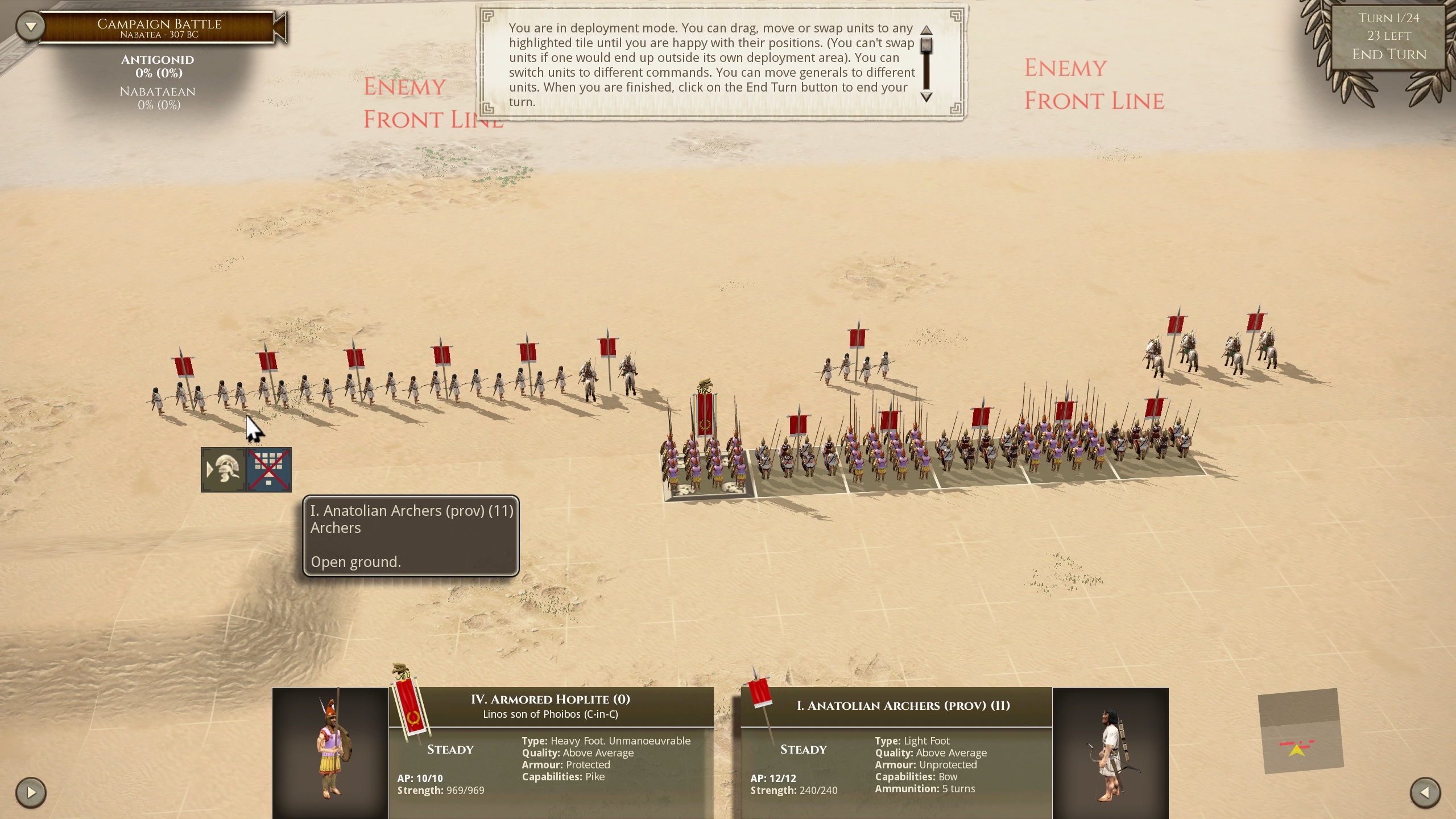Viewport: 1456px width, 819px height.
Task: Click the bottom-left round arrow button
Action: click(x=31, y=792)
